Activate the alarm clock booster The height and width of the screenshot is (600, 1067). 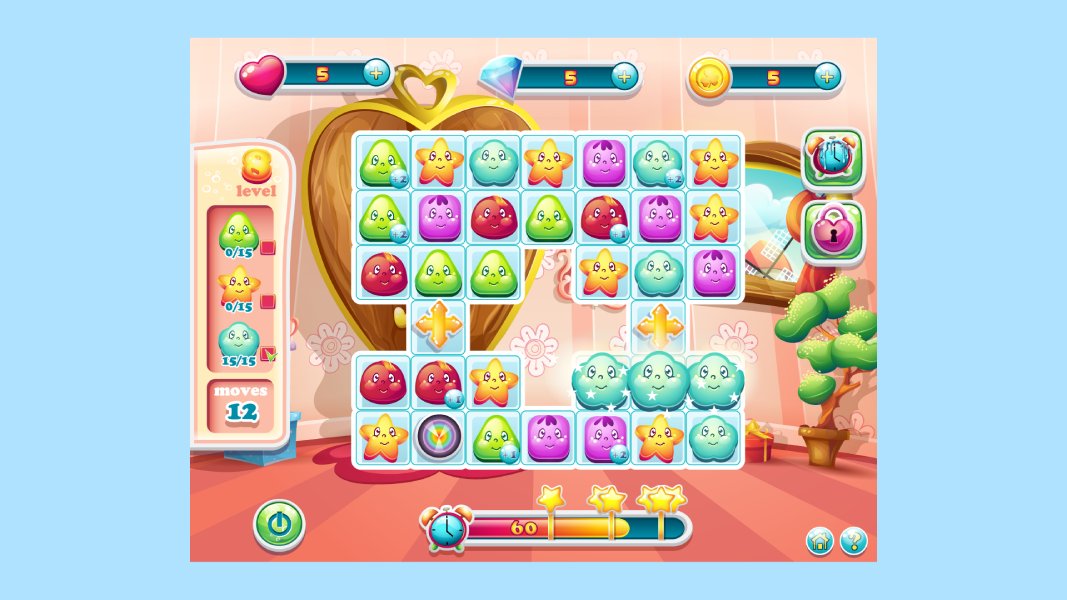pyautogui.click(x=832, y=158)
